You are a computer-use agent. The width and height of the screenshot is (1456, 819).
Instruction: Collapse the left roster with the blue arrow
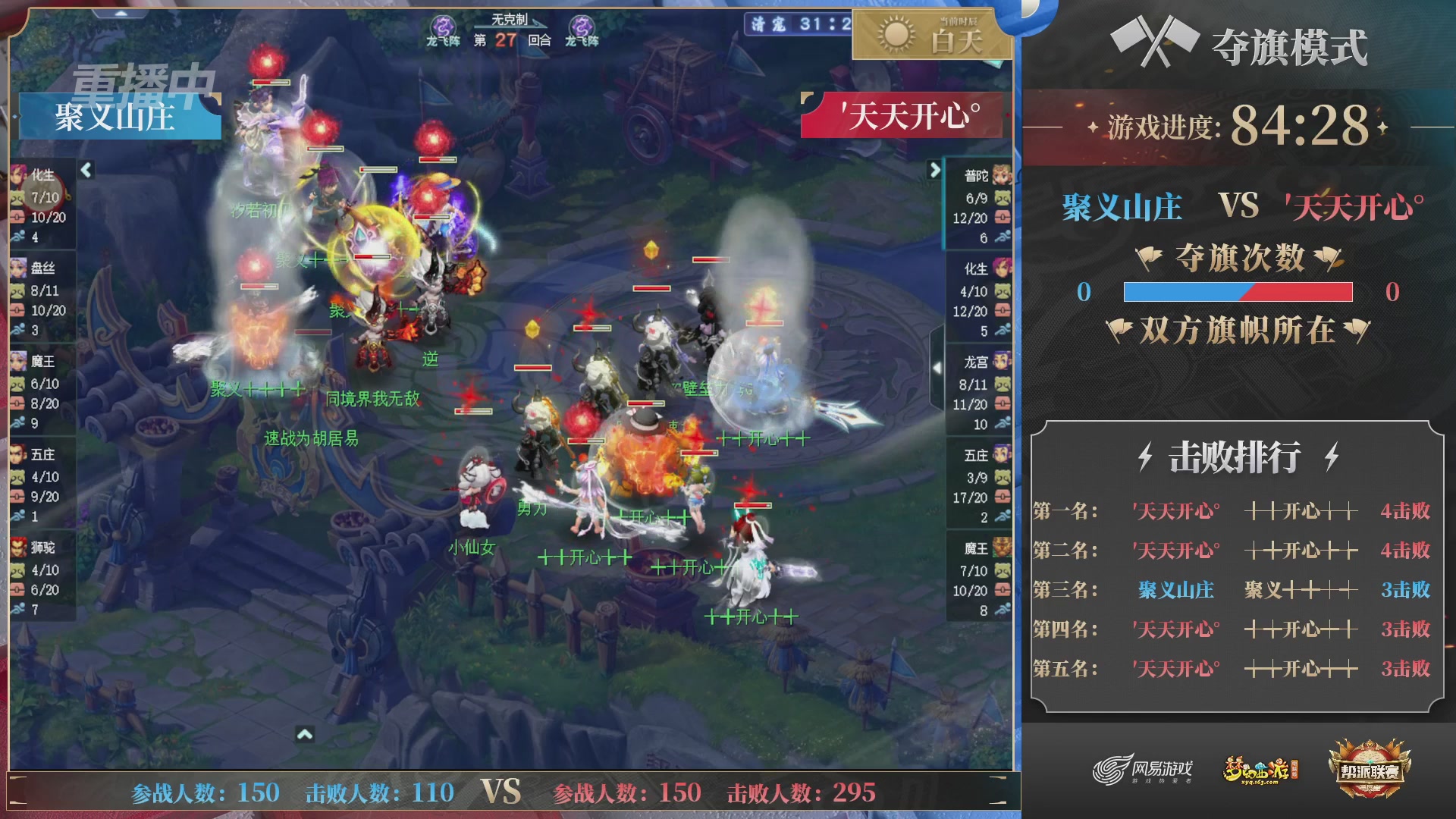84,171
